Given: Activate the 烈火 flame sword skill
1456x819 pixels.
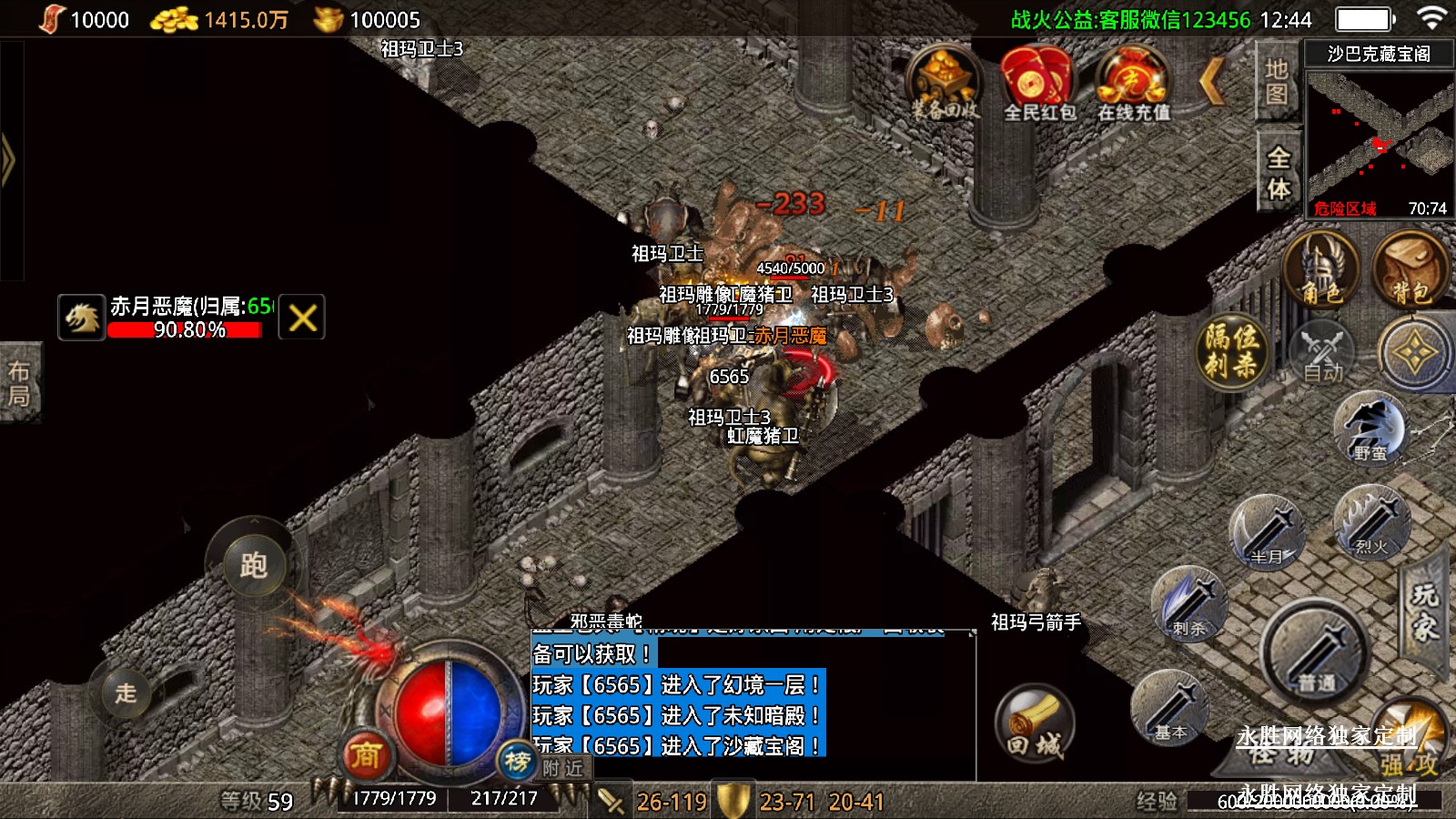Looking at the screenshot, I should coord(1370,522).
